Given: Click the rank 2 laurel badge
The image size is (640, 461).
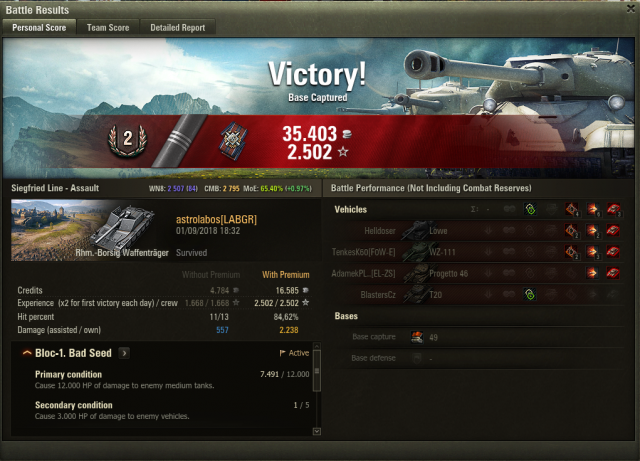Looking at the screenshot, I should [126, 141].
